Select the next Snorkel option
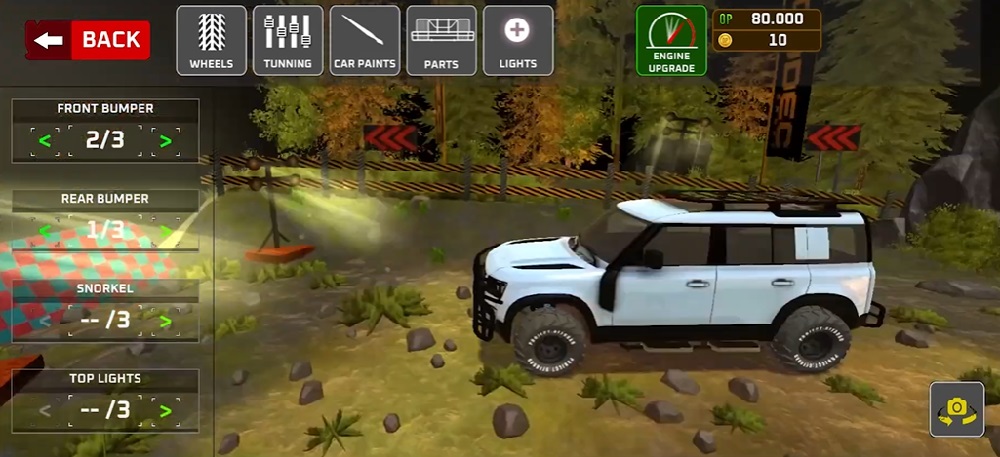This screenshot has width=1000, height=457. tap(166, 321)
